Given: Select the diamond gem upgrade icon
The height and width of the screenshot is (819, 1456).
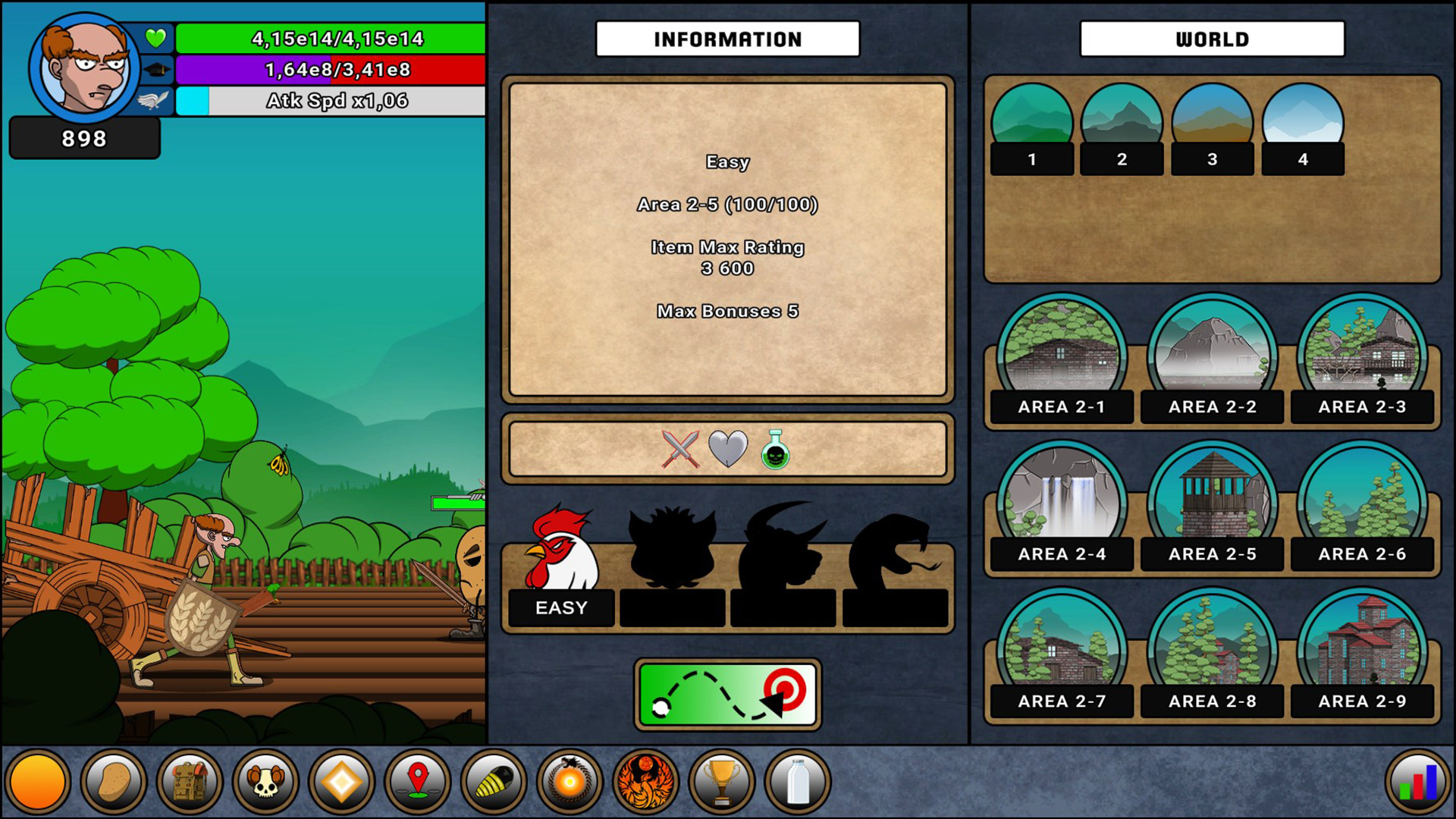Looking at the screenshot, I should (340, 781).
